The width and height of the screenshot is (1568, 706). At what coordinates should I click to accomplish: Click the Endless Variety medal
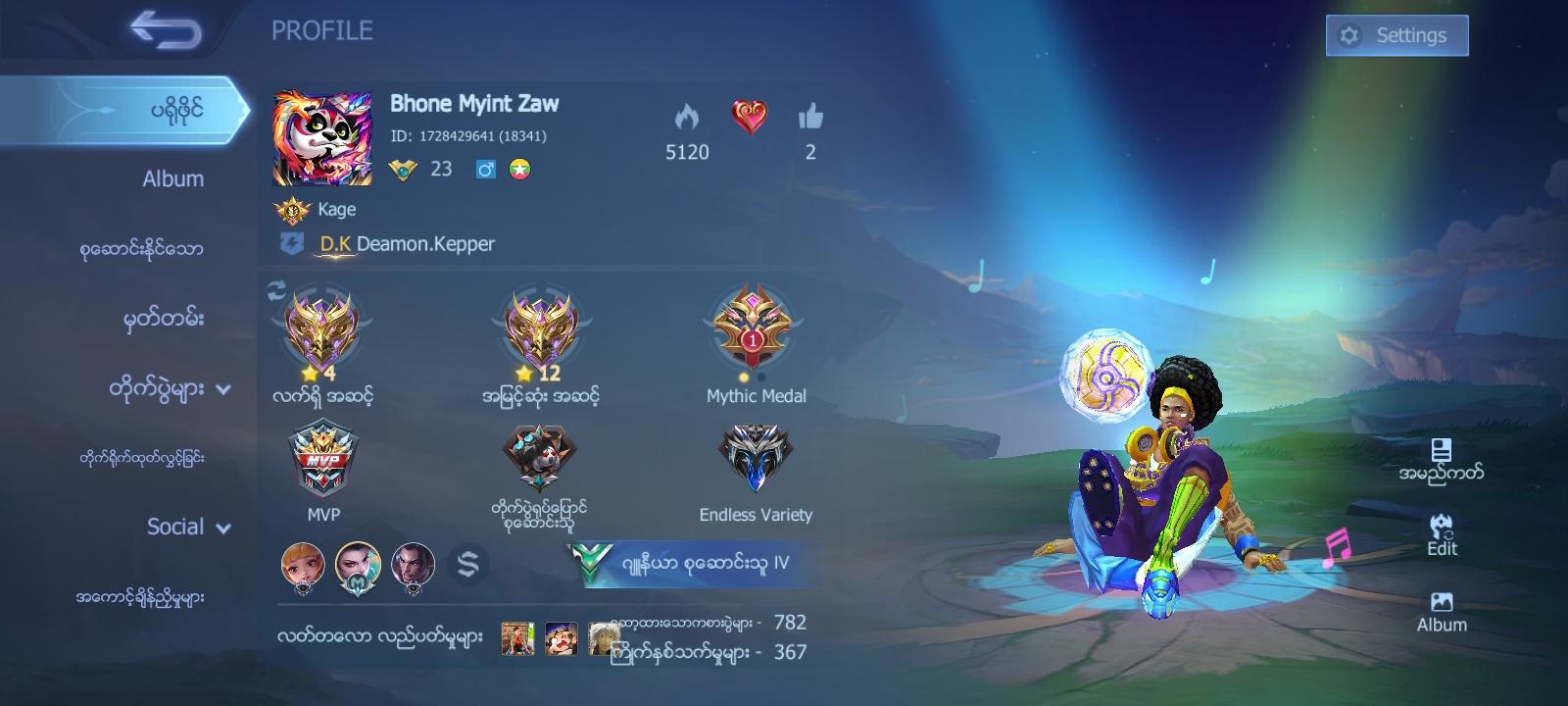755,459
